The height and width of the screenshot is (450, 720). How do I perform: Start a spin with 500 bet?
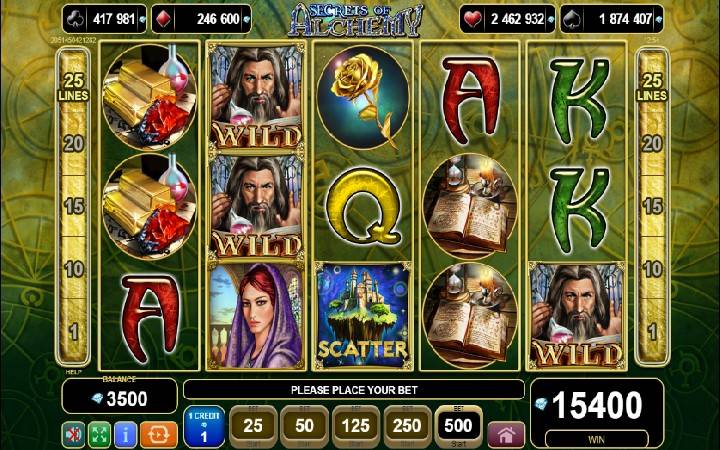(459, 427)
